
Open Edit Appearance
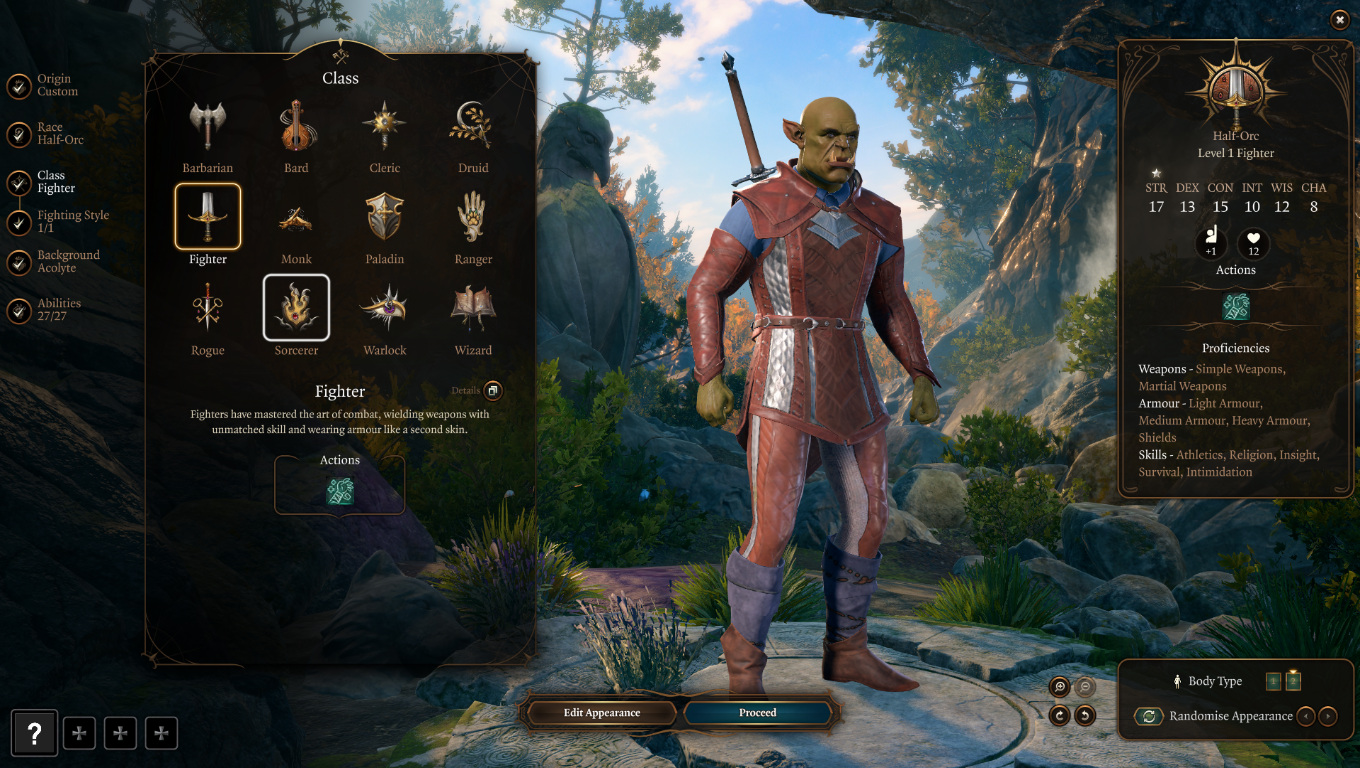(x=601, y=712)
